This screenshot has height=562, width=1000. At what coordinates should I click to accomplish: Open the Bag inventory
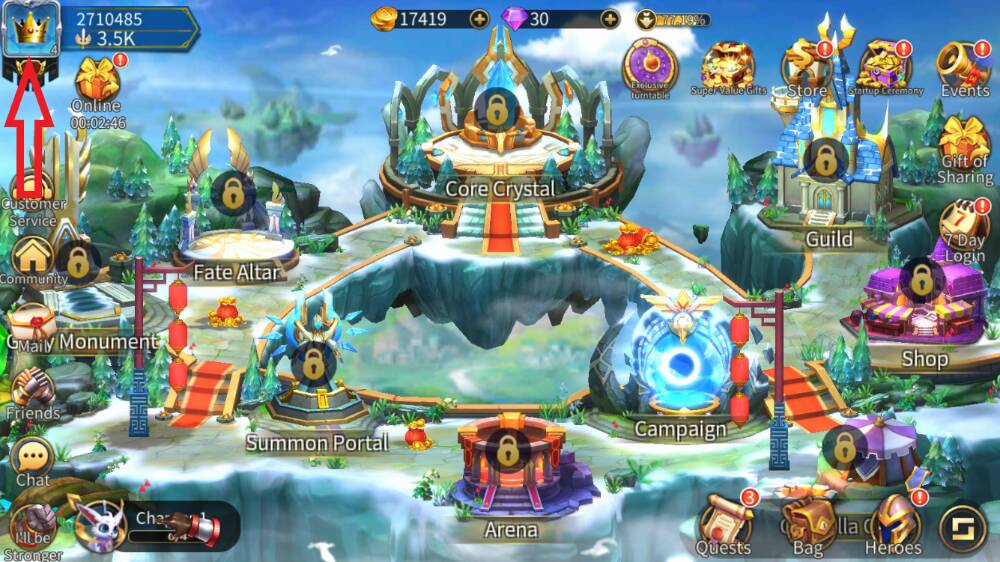click(808, 522)
